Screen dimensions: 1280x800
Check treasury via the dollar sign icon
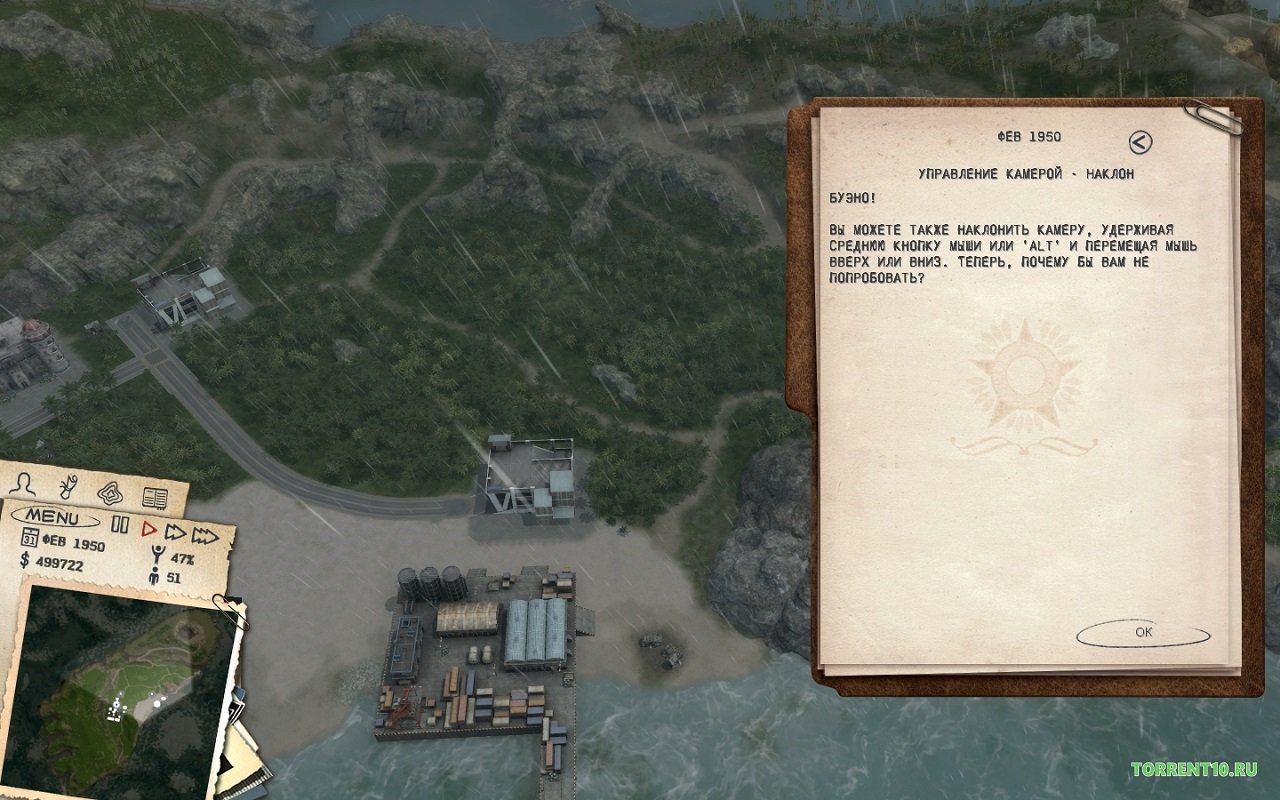(x=24, y=562)
